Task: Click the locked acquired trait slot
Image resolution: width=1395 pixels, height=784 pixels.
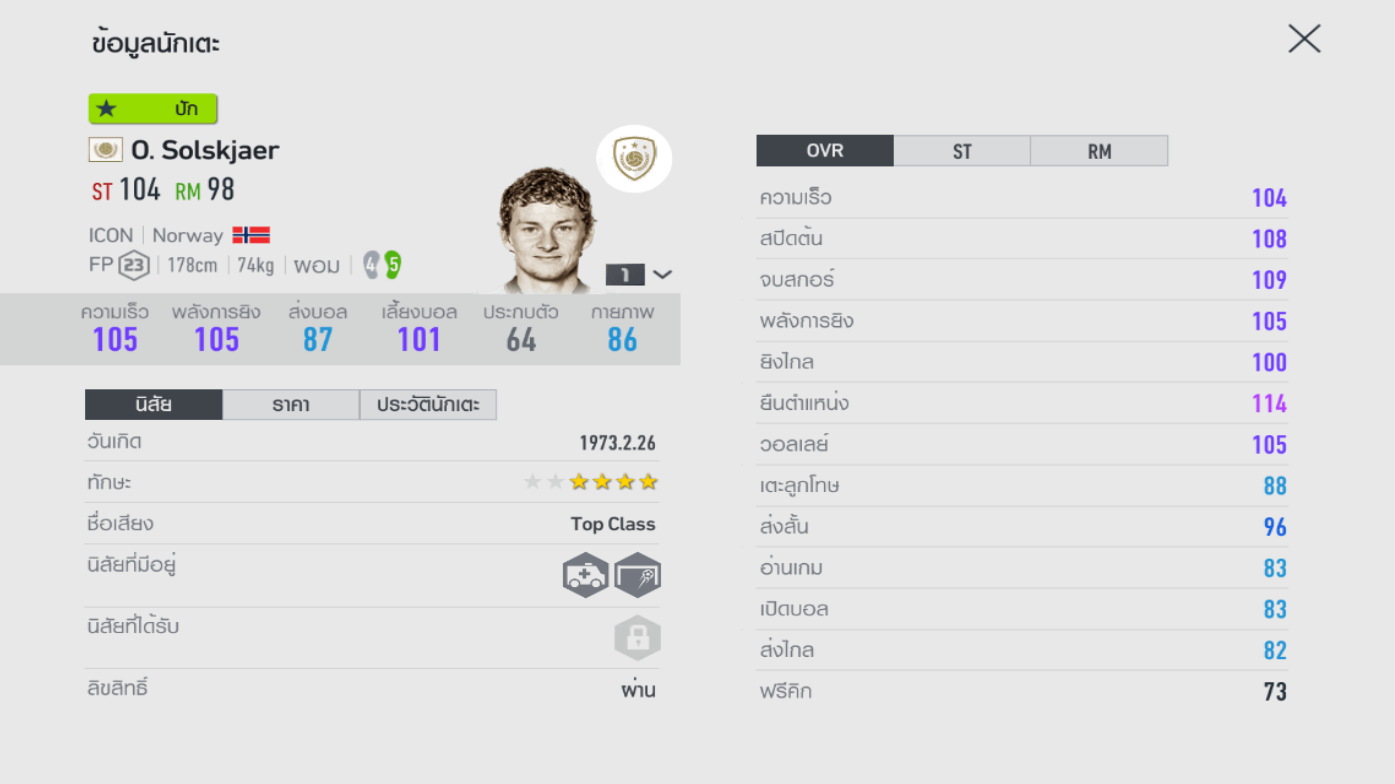Action: point(637,638)
